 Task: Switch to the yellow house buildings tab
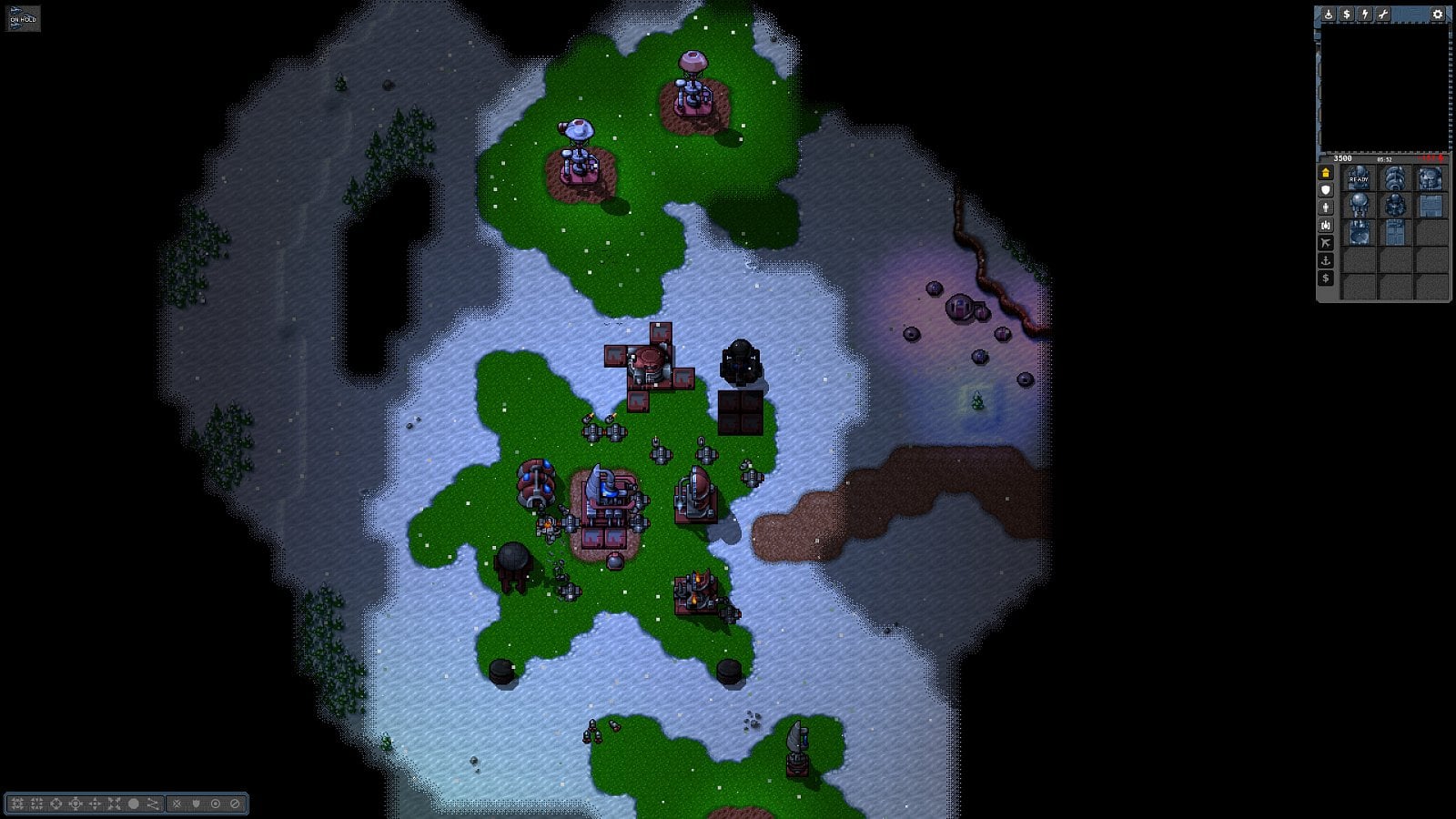point(1326,173)
